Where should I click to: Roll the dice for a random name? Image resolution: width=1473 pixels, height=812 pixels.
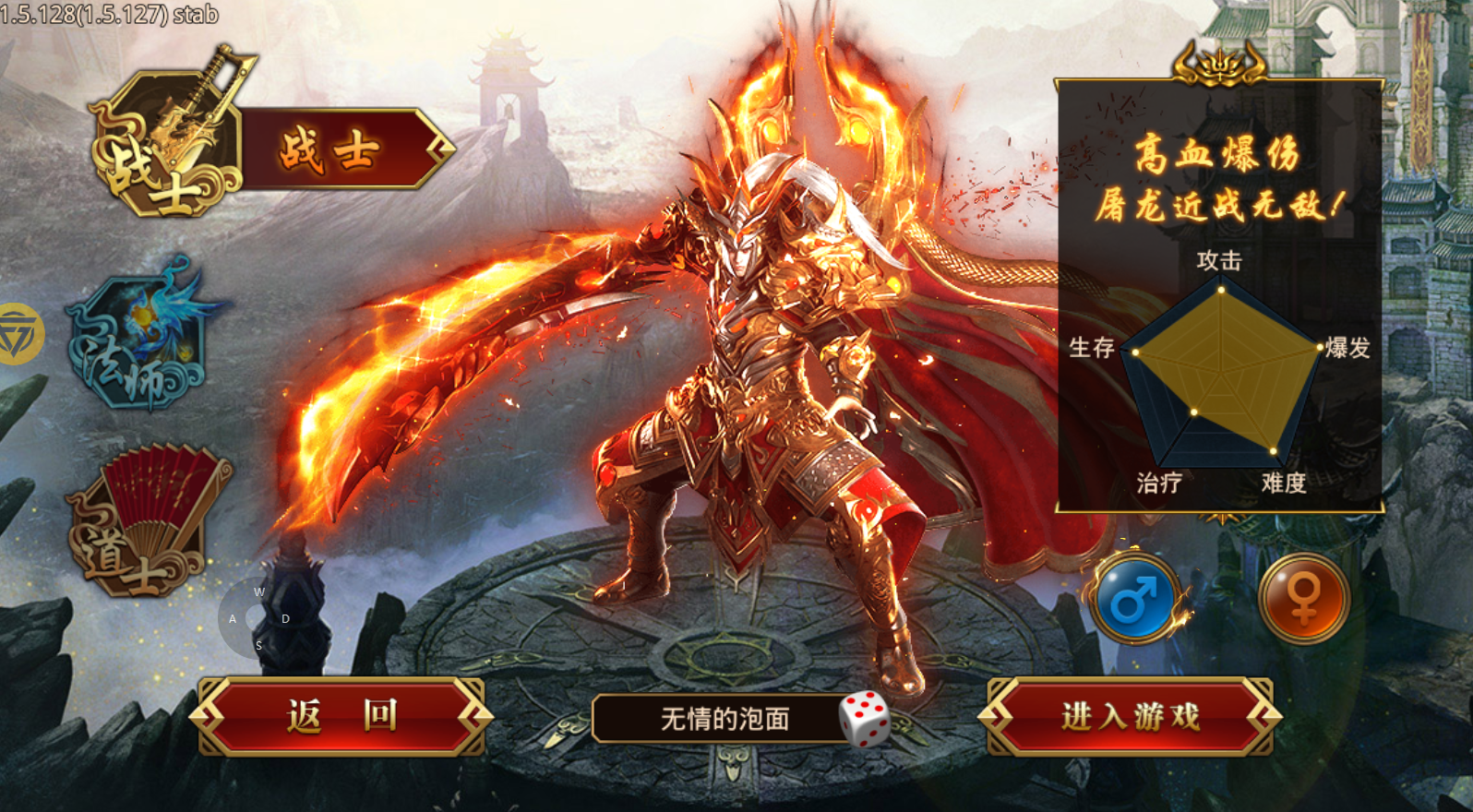click(x=864, y=718)
